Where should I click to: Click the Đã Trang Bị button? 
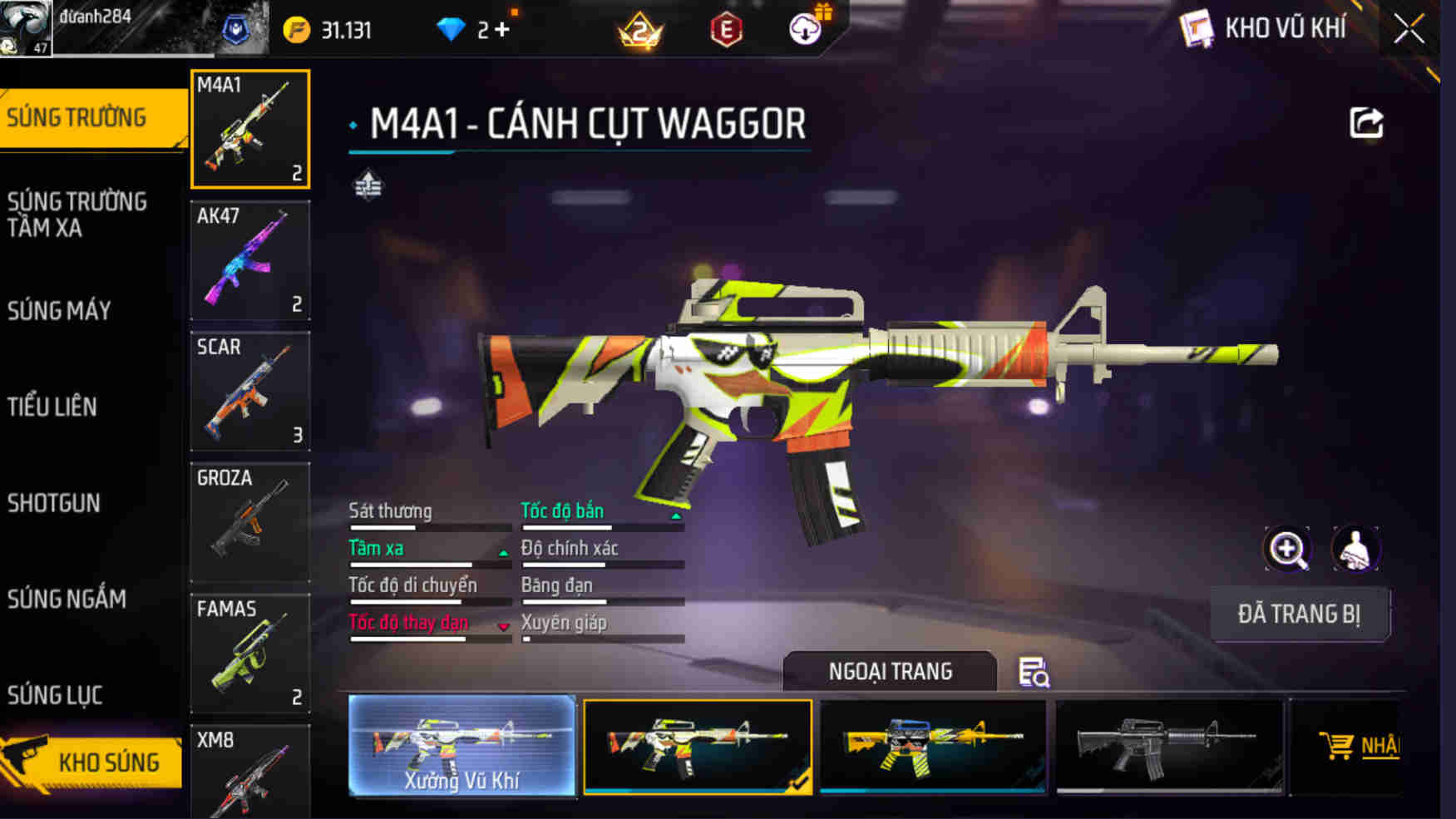tap(1299, 614)
